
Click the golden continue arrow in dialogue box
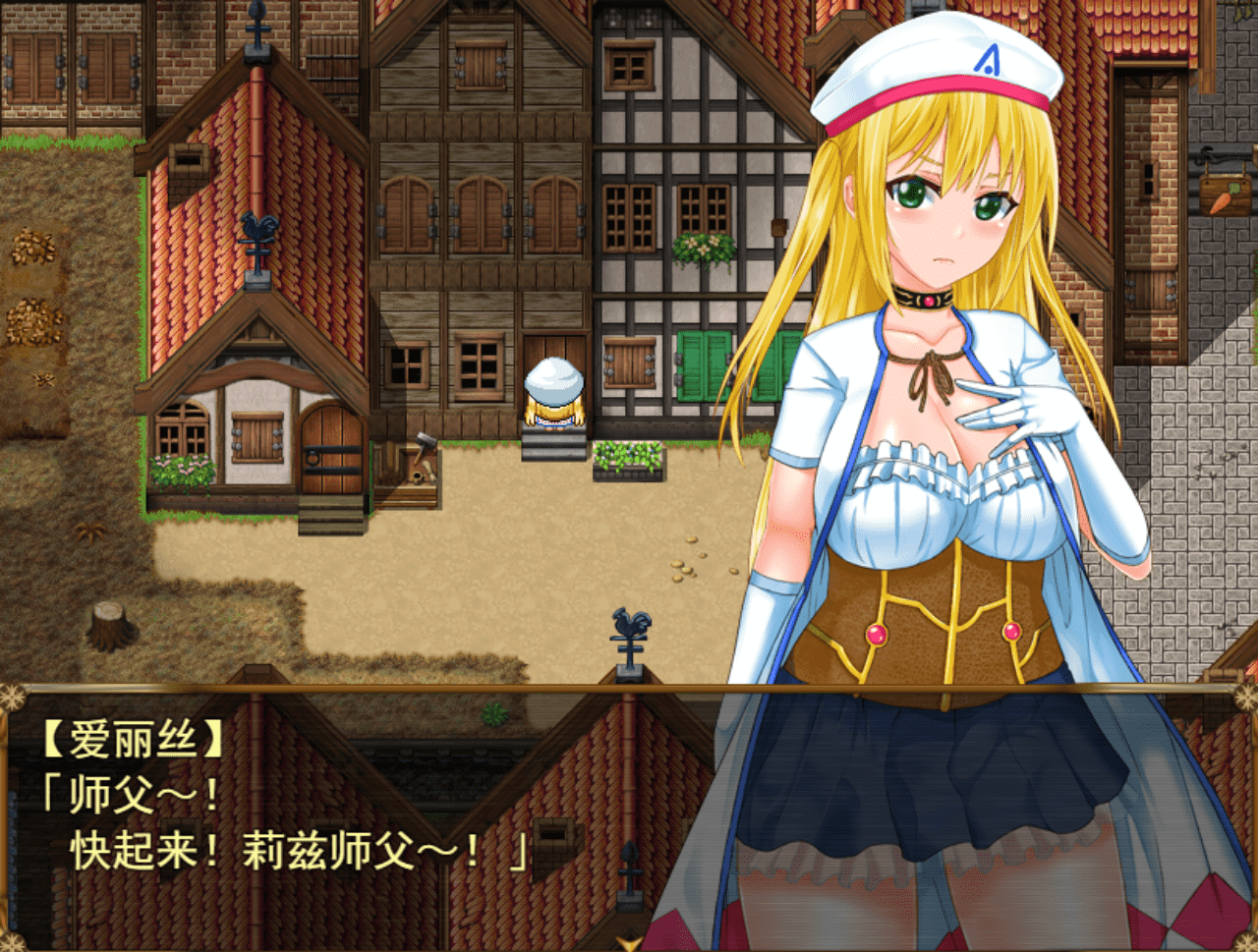point(627,942)
